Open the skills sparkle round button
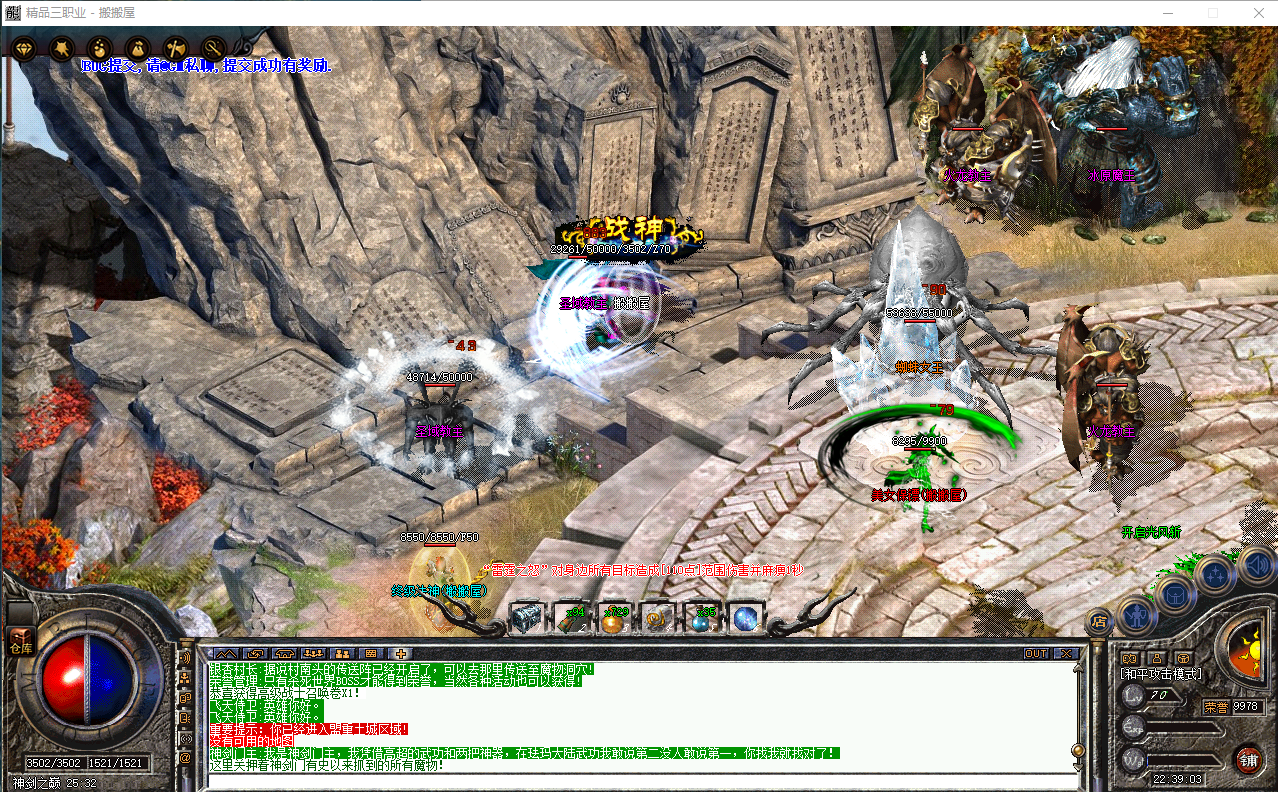Screen dimensions: 1278x792 pos(1216,575)
